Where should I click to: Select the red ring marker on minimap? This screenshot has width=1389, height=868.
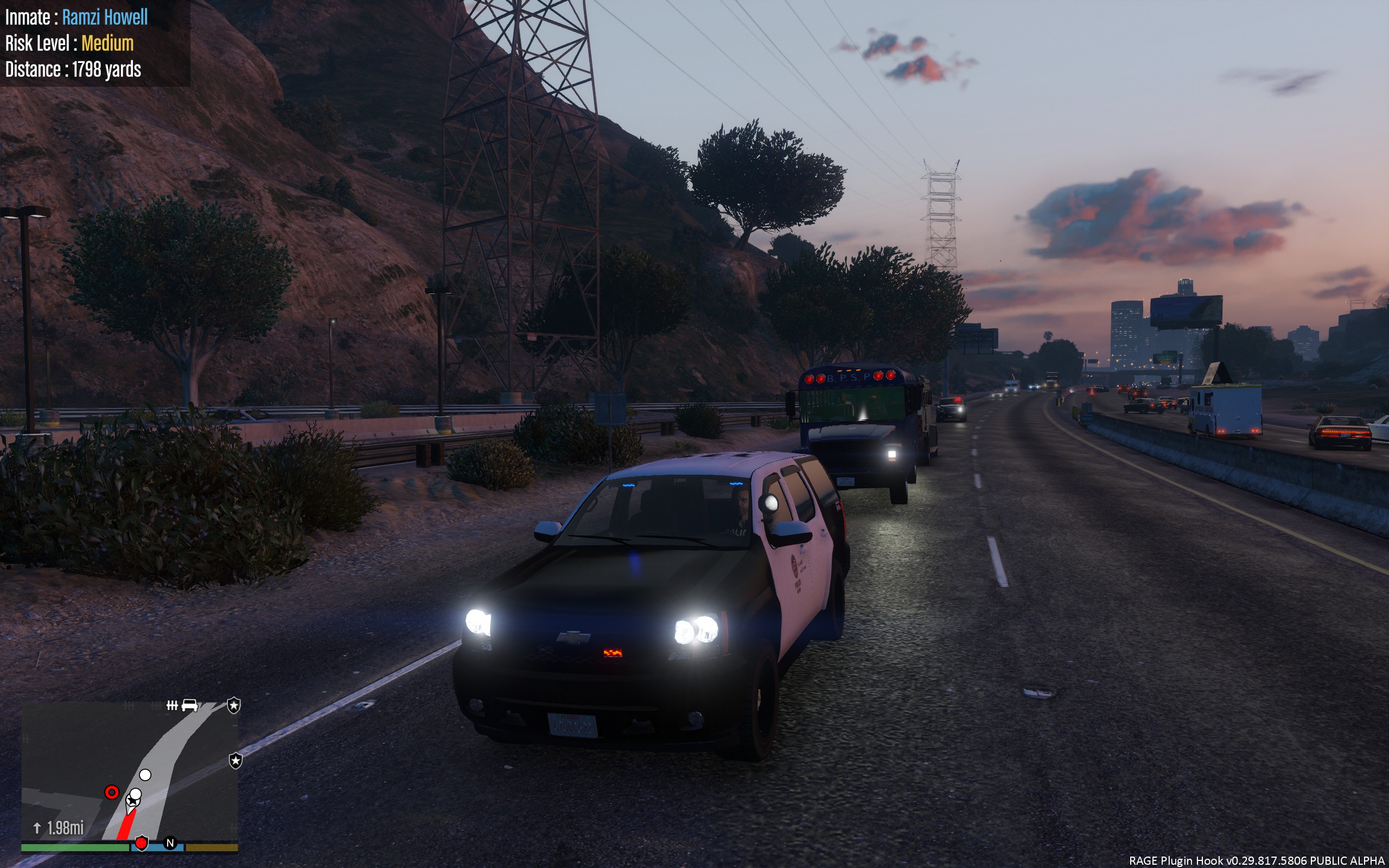click(112, 793)
